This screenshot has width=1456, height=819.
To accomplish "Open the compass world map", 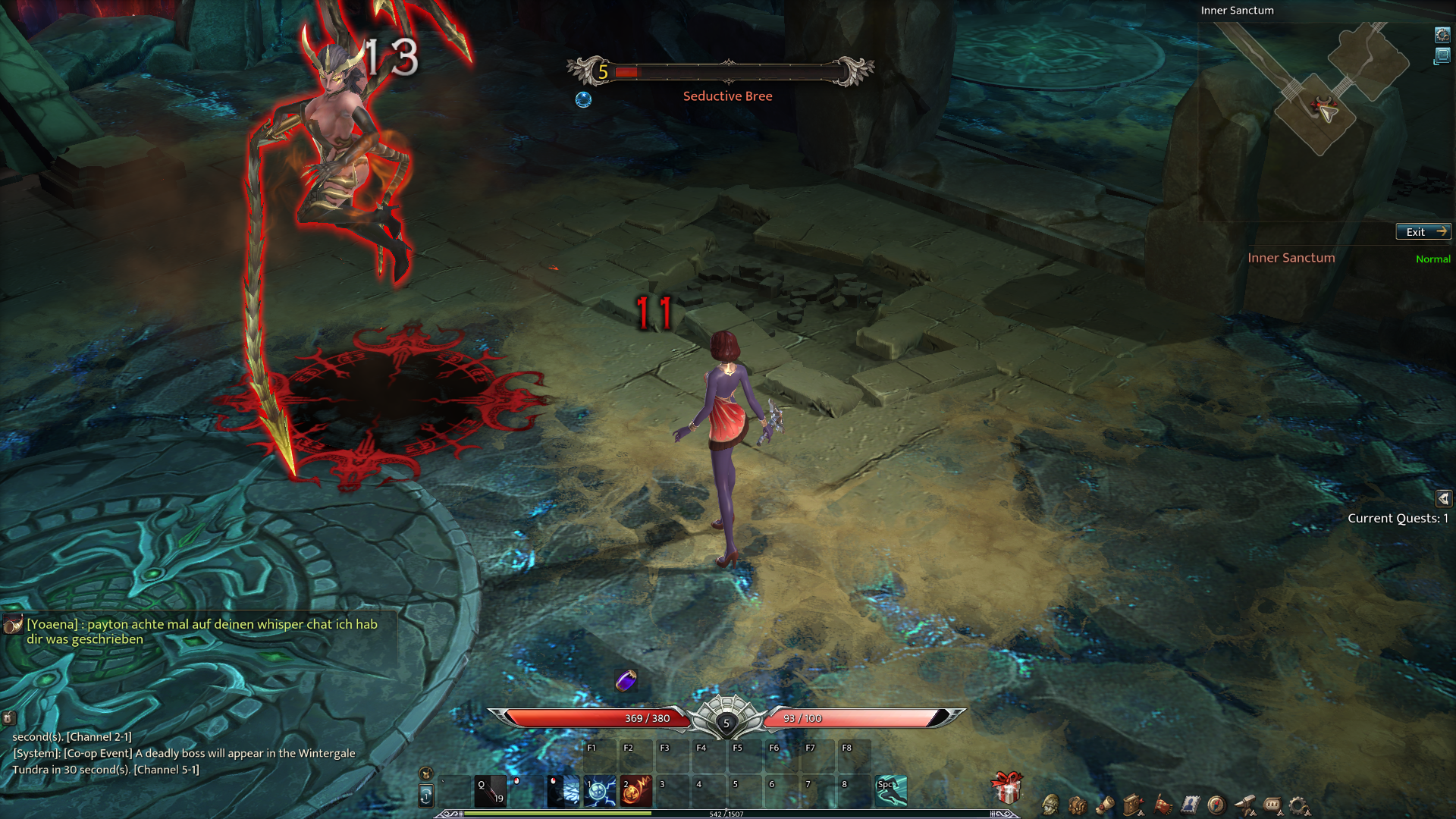I will tap(1216, 805).
